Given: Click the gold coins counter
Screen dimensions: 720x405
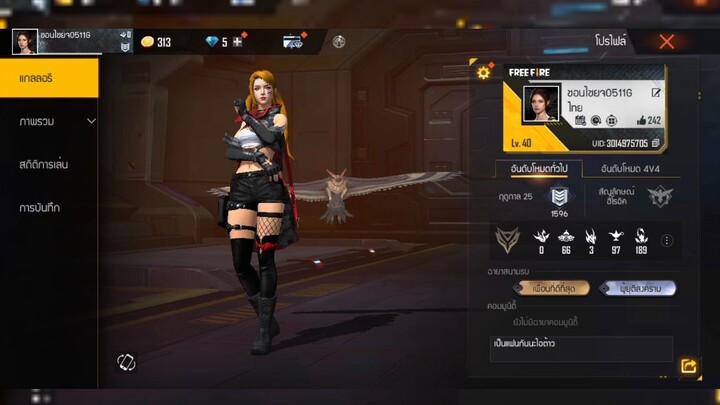Looking at the screenshot, I should 156,42.
